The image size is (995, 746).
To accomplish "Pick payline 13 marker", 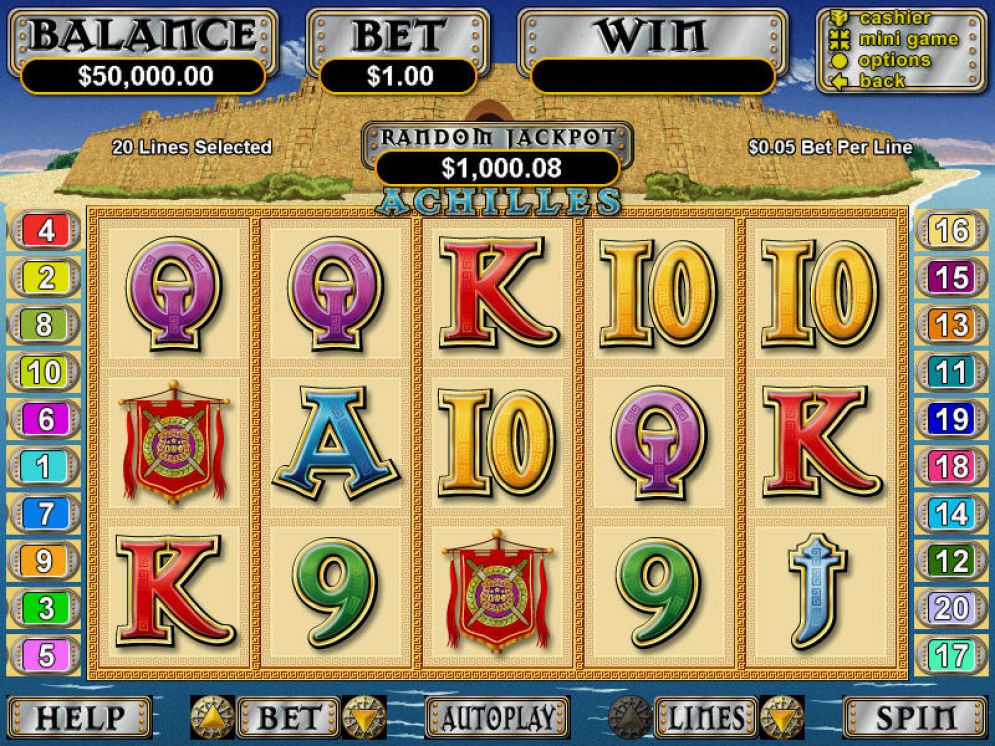I will coord(950,325).
